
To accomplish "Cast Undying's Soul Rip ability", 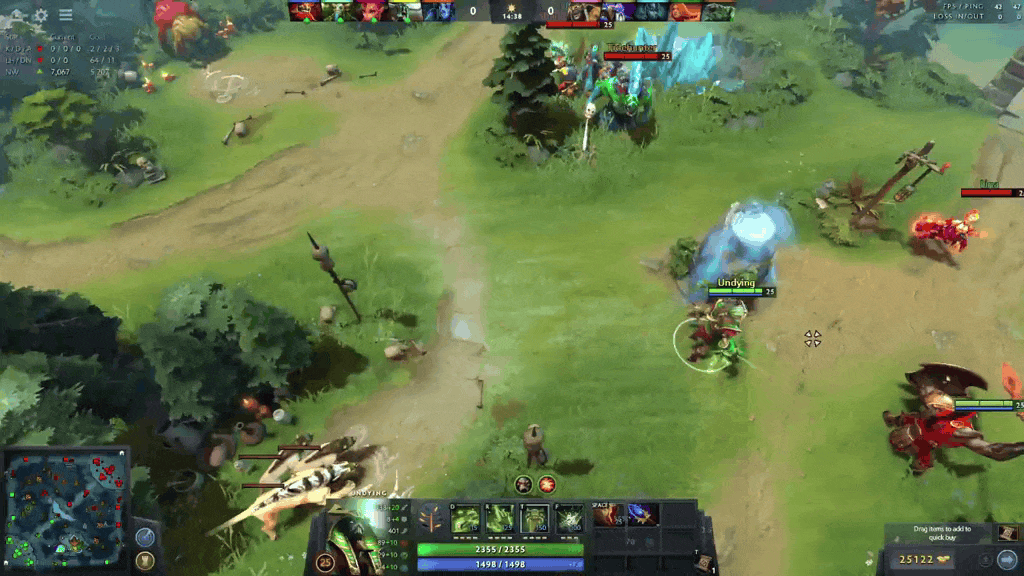I will 500,518.
